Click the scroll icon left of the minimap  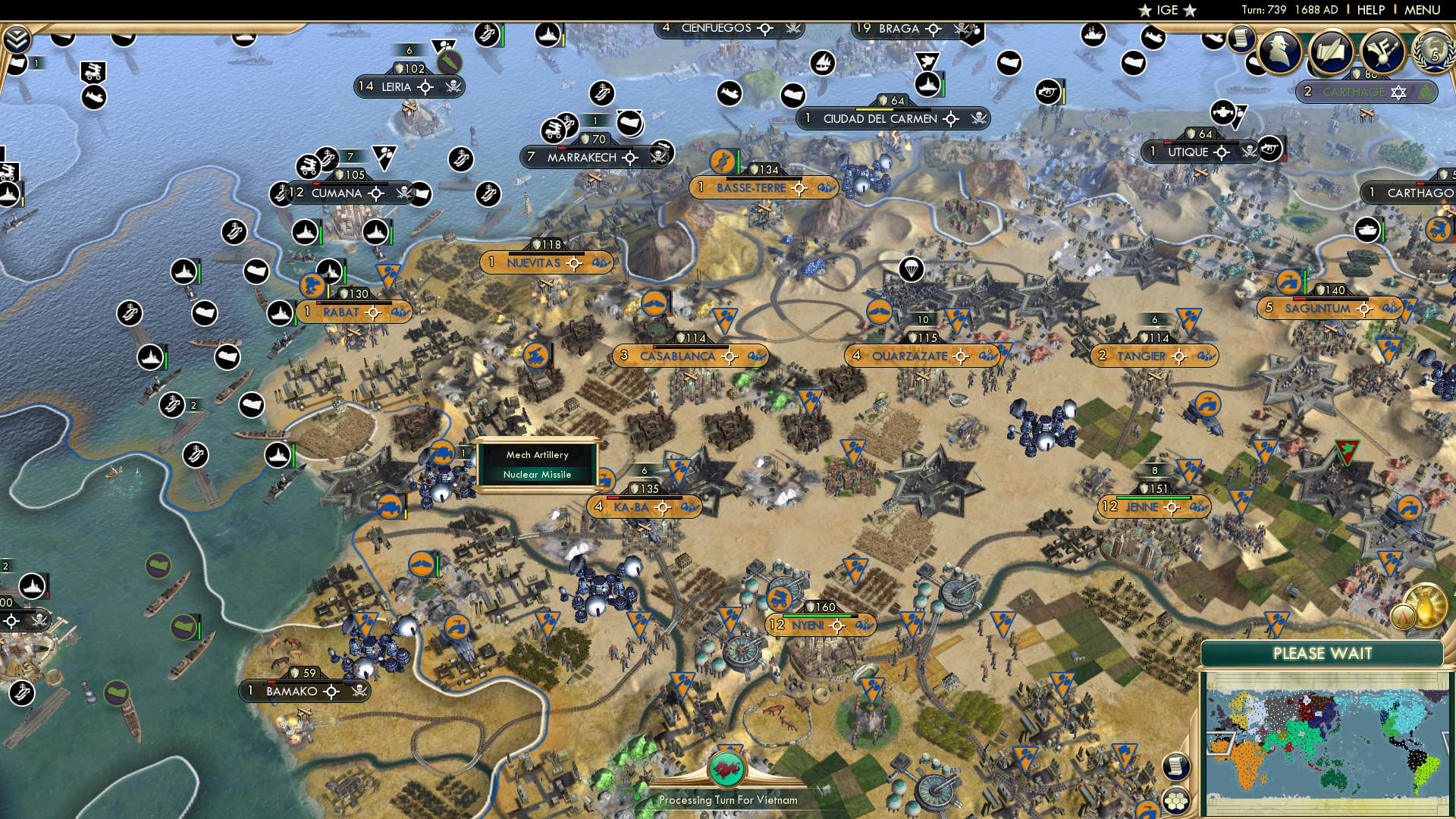coord(1175,767)
